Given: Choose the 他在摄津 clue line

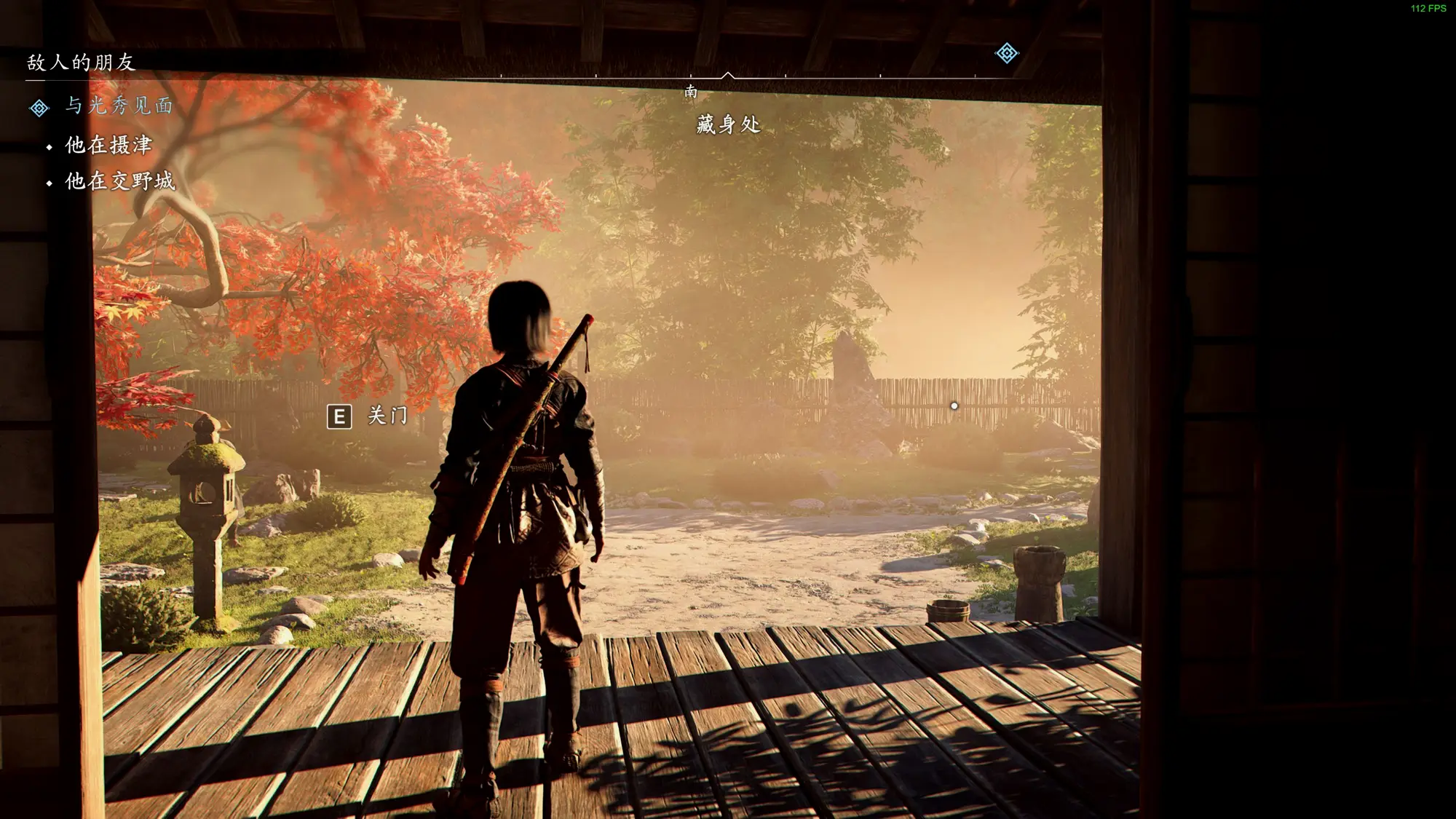Looking at the screenshot, I should tap(108, 145).
